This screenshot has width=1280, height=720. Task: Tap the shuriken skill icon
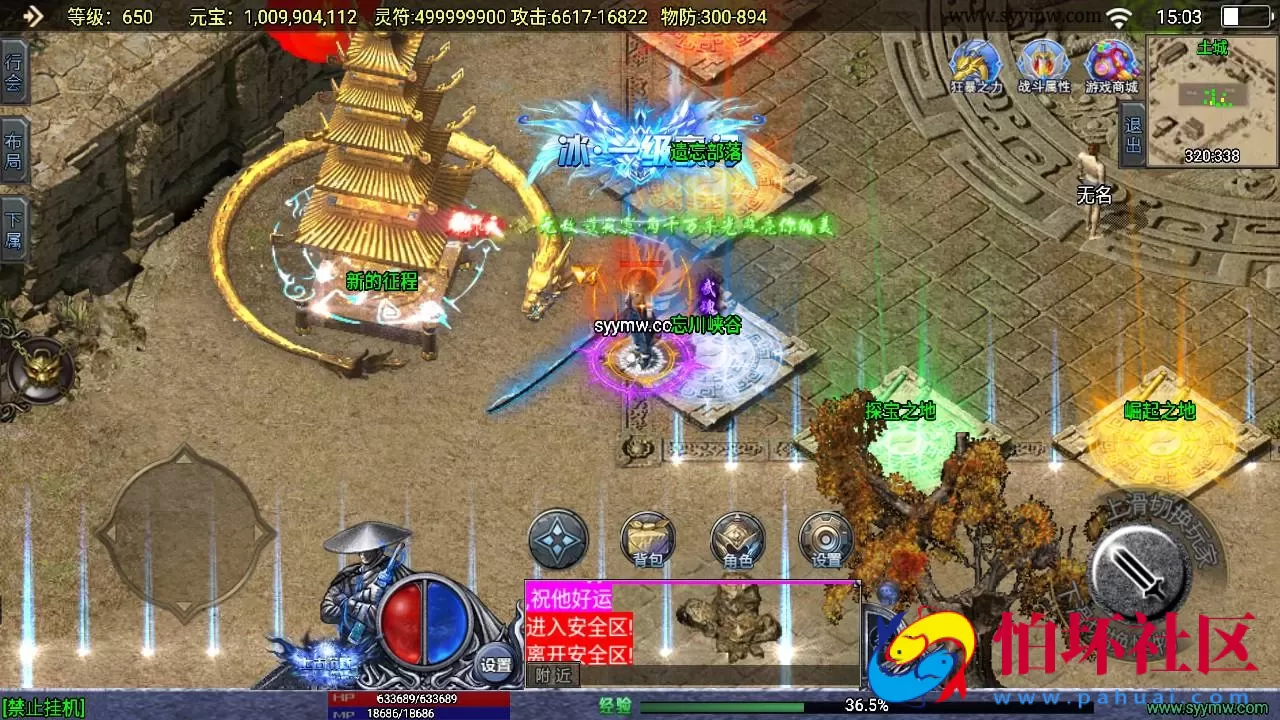point(557,539)
